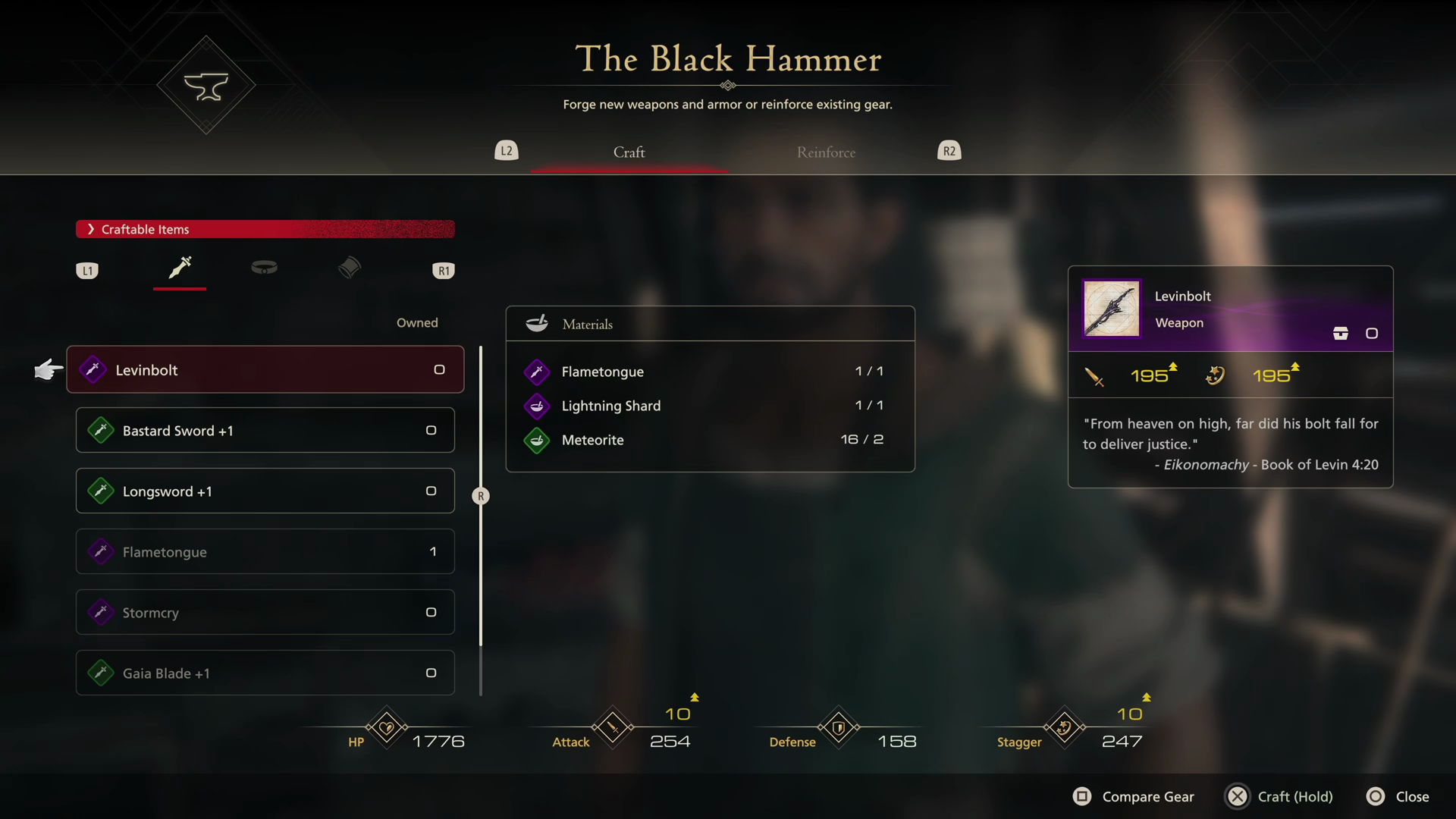Switch to the Craft tab
The width and height of the screenshot is (1456, 819).
point(629,152)
